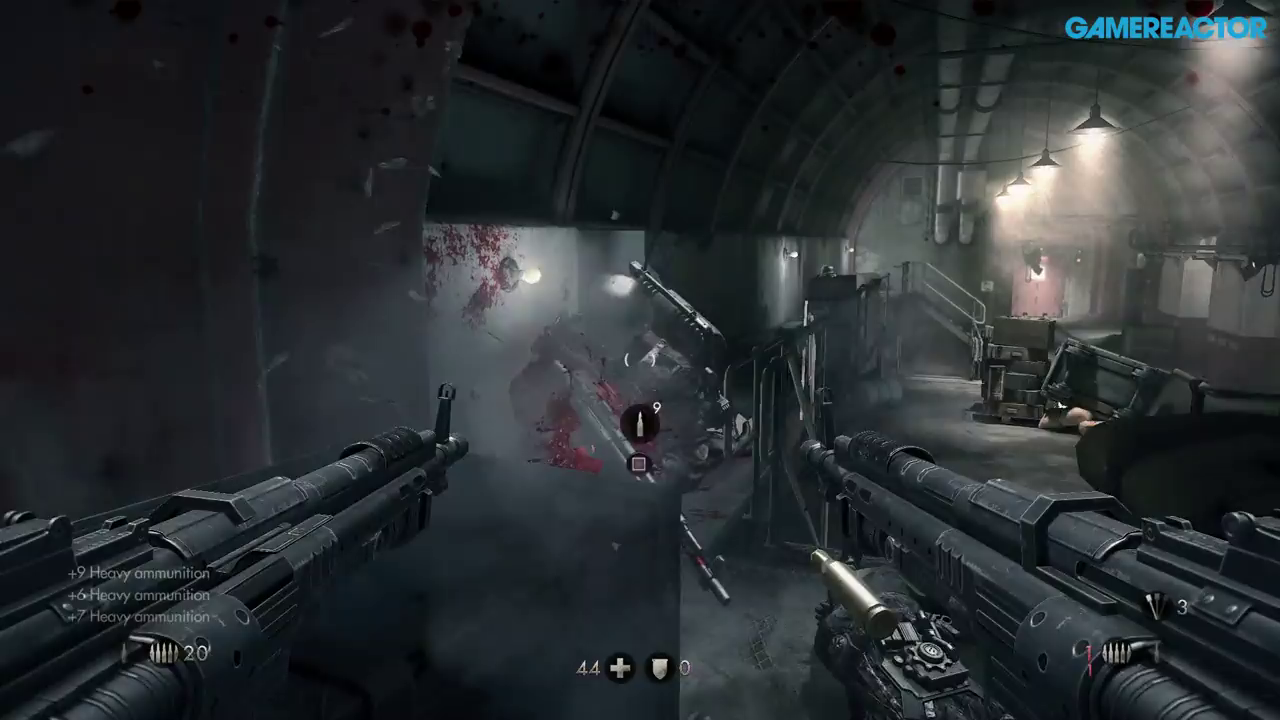
Task: Select the grenade icon
Action: [1156, 607]
